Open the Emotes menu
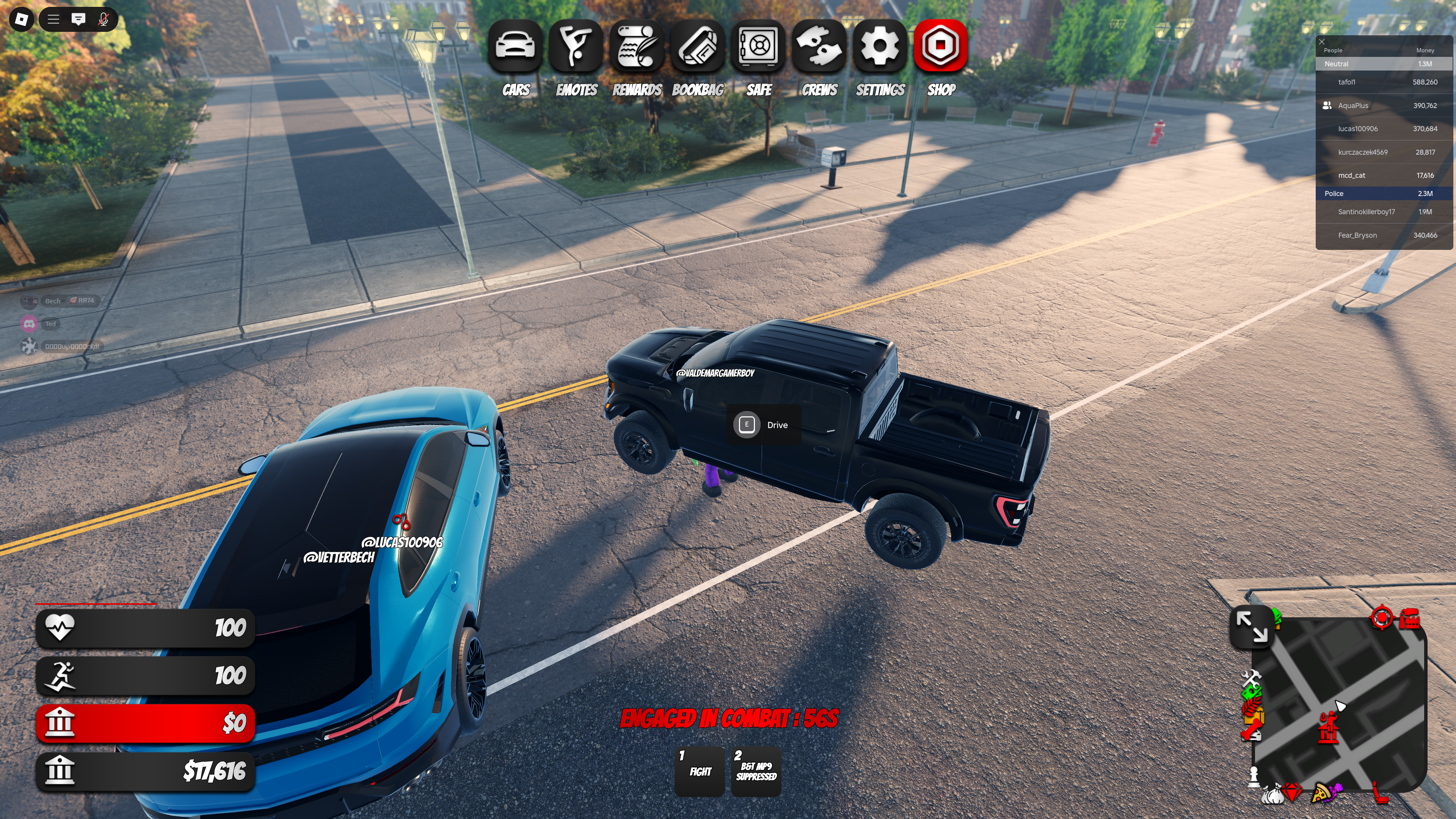The image size is (1456, 819). tap(576, 46)
